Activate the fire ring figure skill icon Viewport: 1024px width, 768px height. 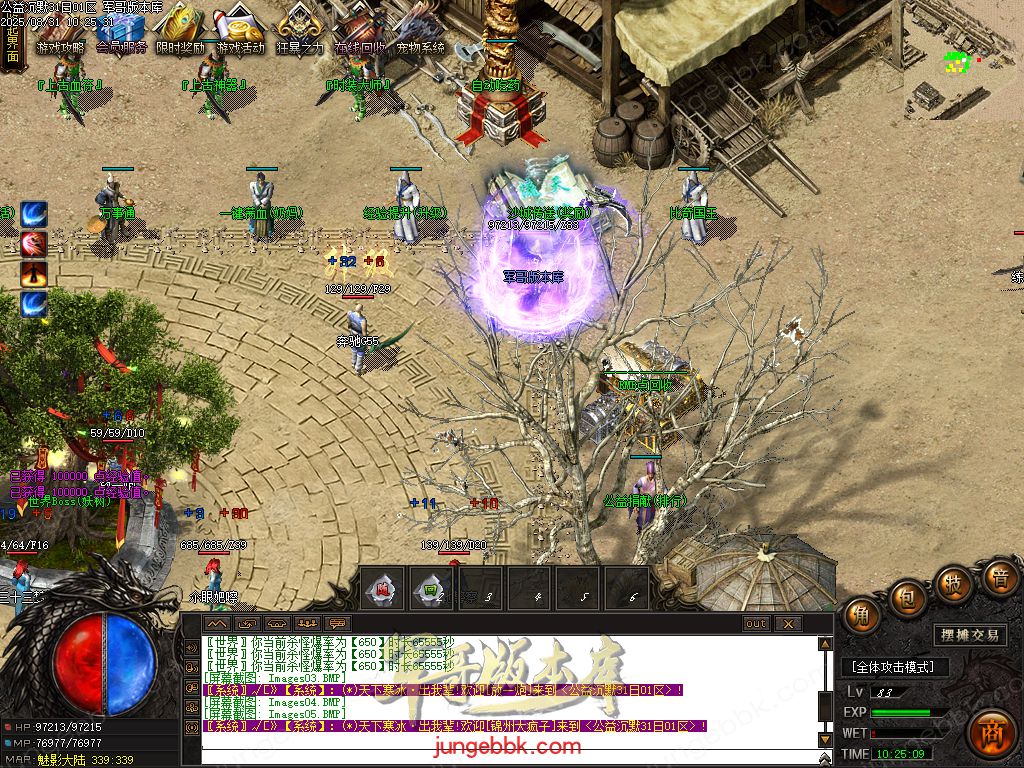(34, 274)
